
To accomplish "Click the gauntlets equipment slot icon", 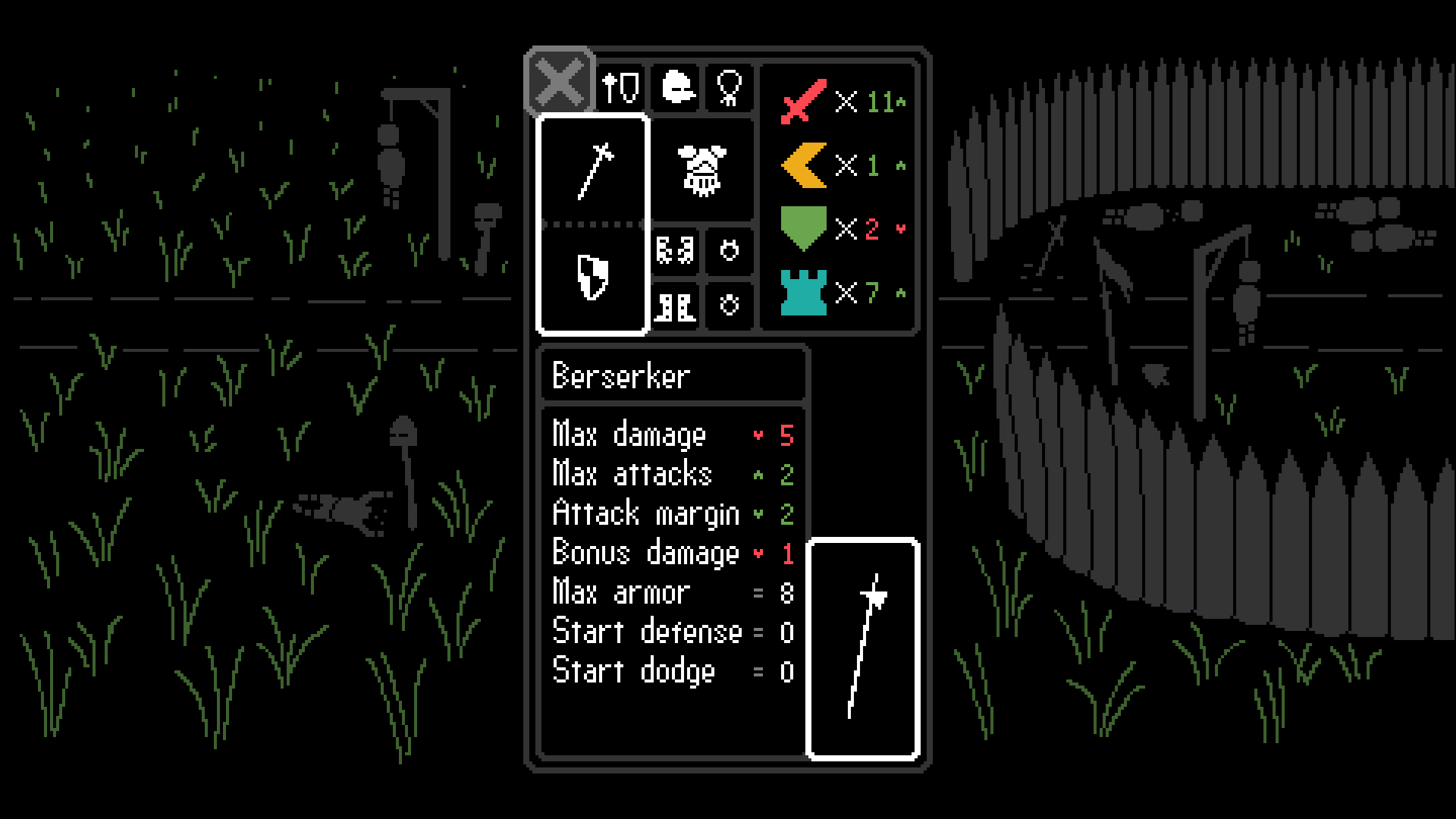I will (676, 250).
